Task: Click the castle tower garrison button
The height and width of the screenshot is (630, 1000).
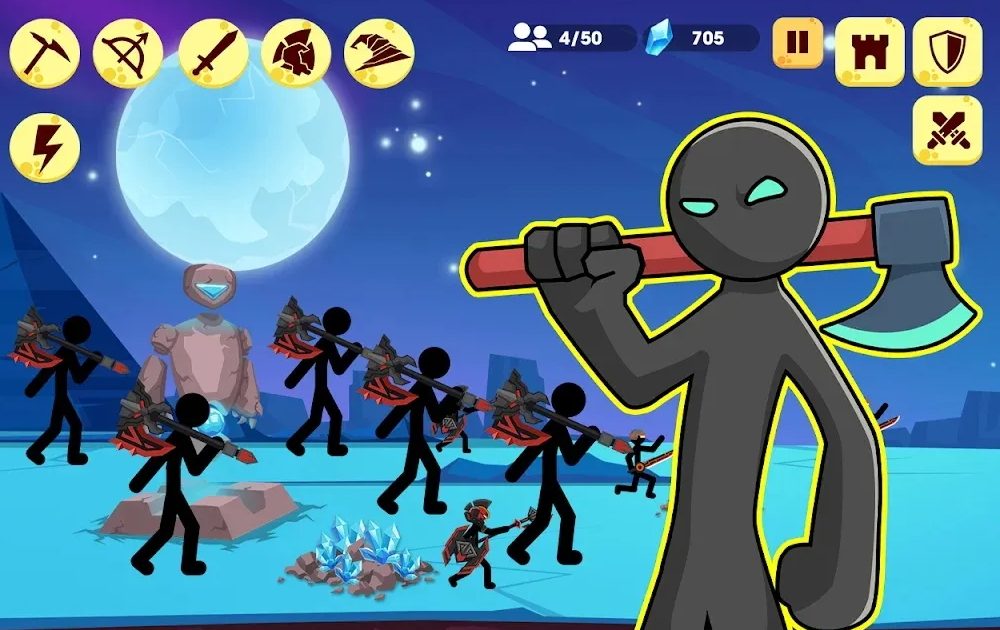Action: [869, 51]
